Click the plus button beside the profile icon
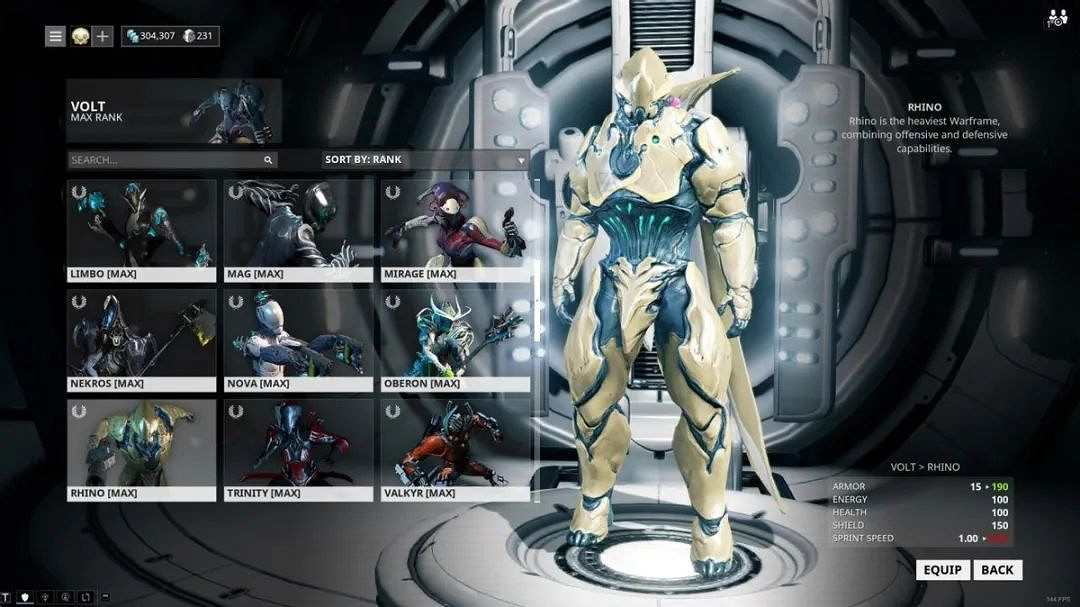 [x=103, y=37]
